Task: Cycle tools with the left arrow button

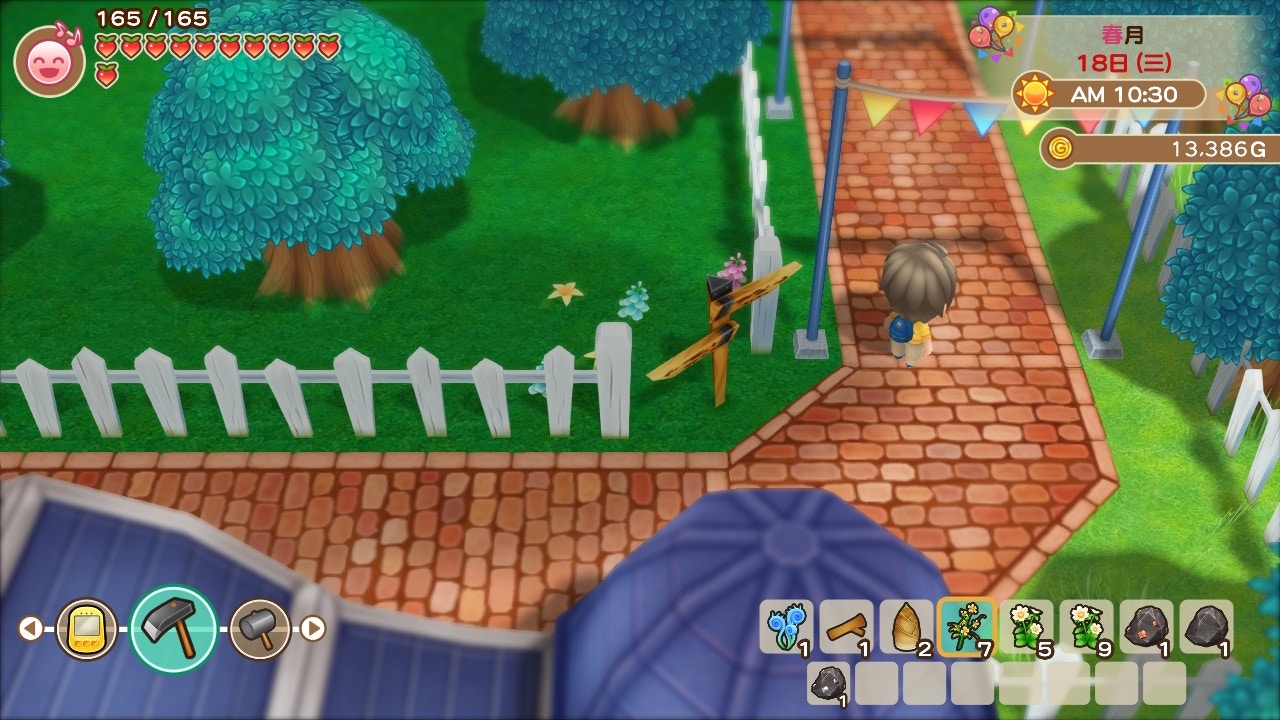Action: point(30,628)
